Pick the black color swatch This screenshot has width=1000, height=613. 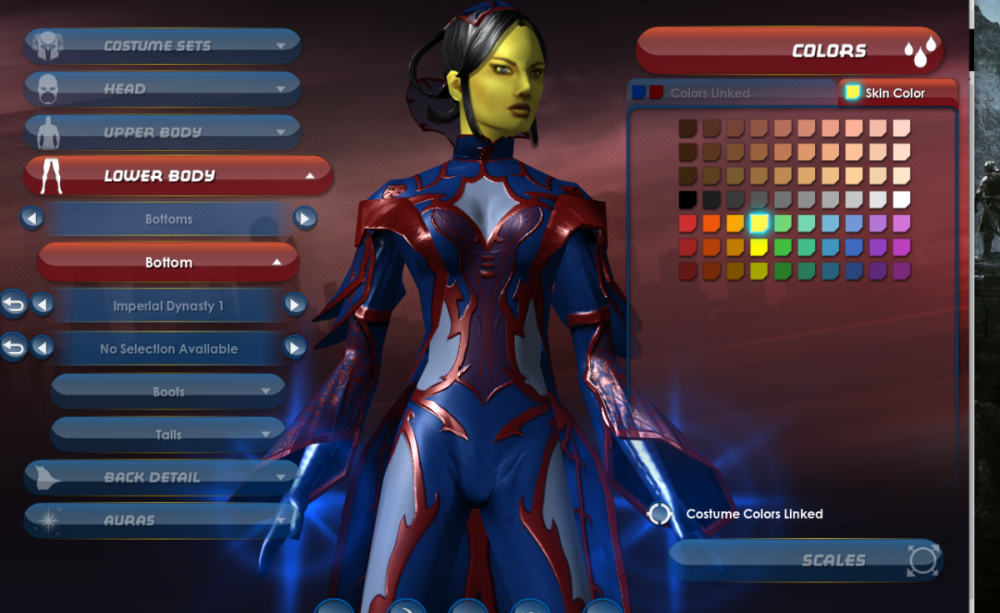point(688,200)
